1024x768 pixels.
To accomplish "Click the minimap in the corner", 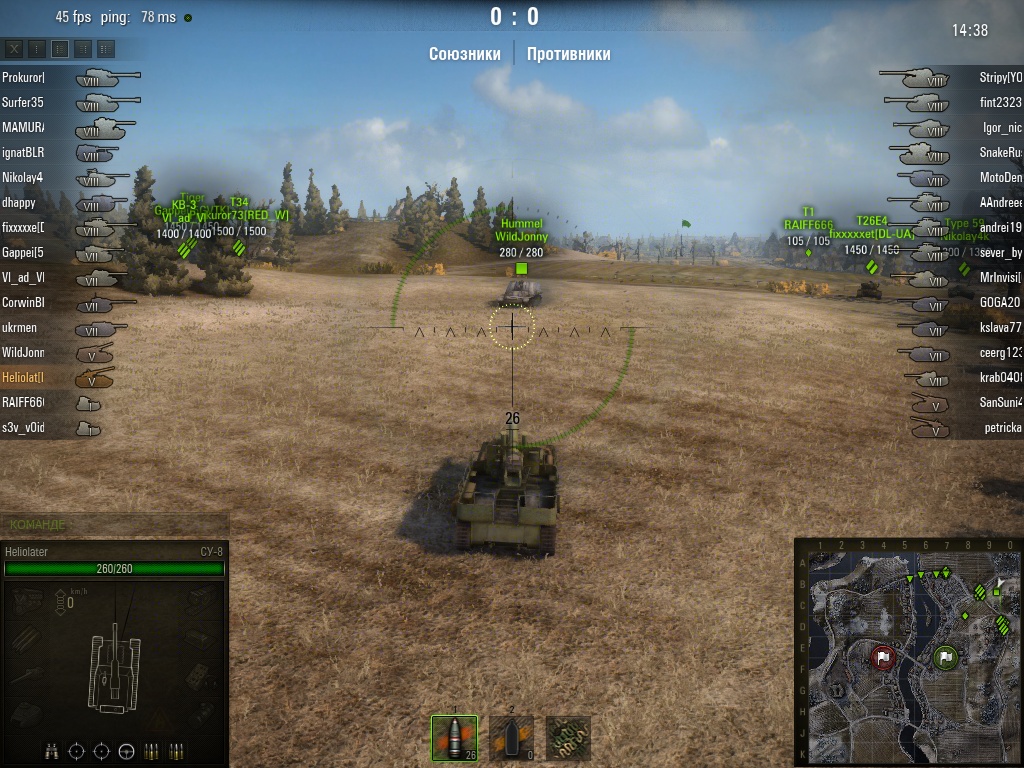I will 907,651.
